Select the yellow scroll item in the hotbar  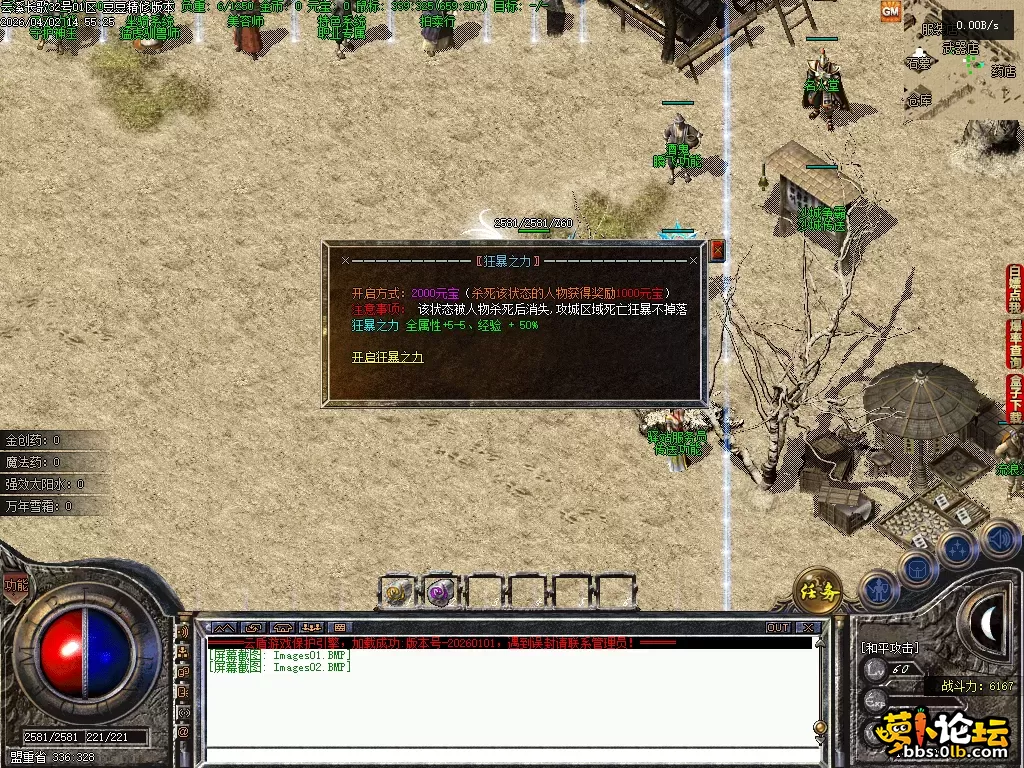tap(399, 592)
